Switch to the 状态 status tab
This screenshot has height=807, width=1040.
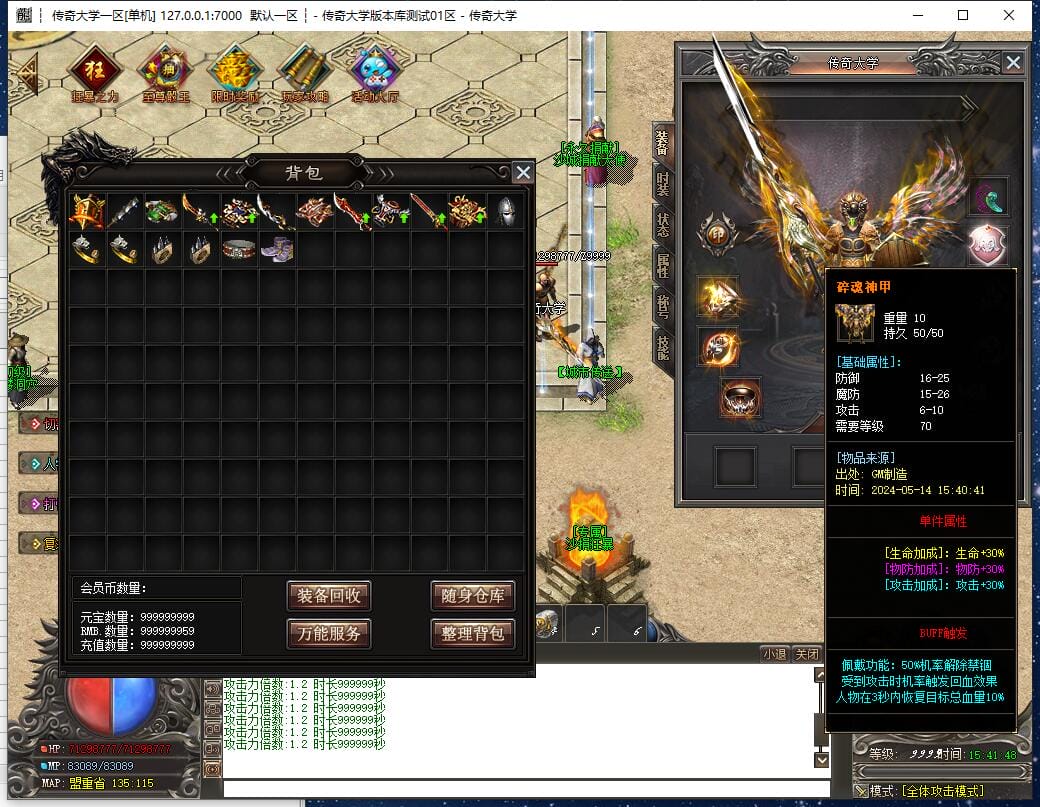tap(662, 224)
